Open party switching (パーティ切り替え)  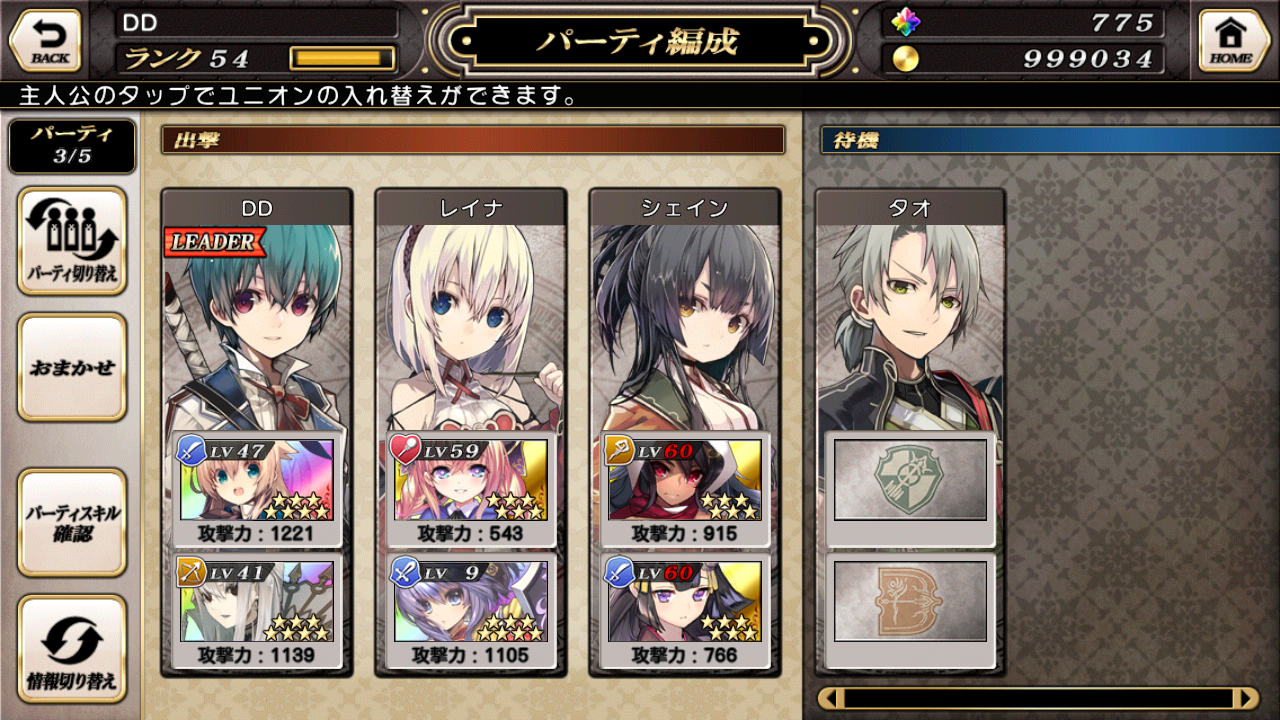pos(72,241)
